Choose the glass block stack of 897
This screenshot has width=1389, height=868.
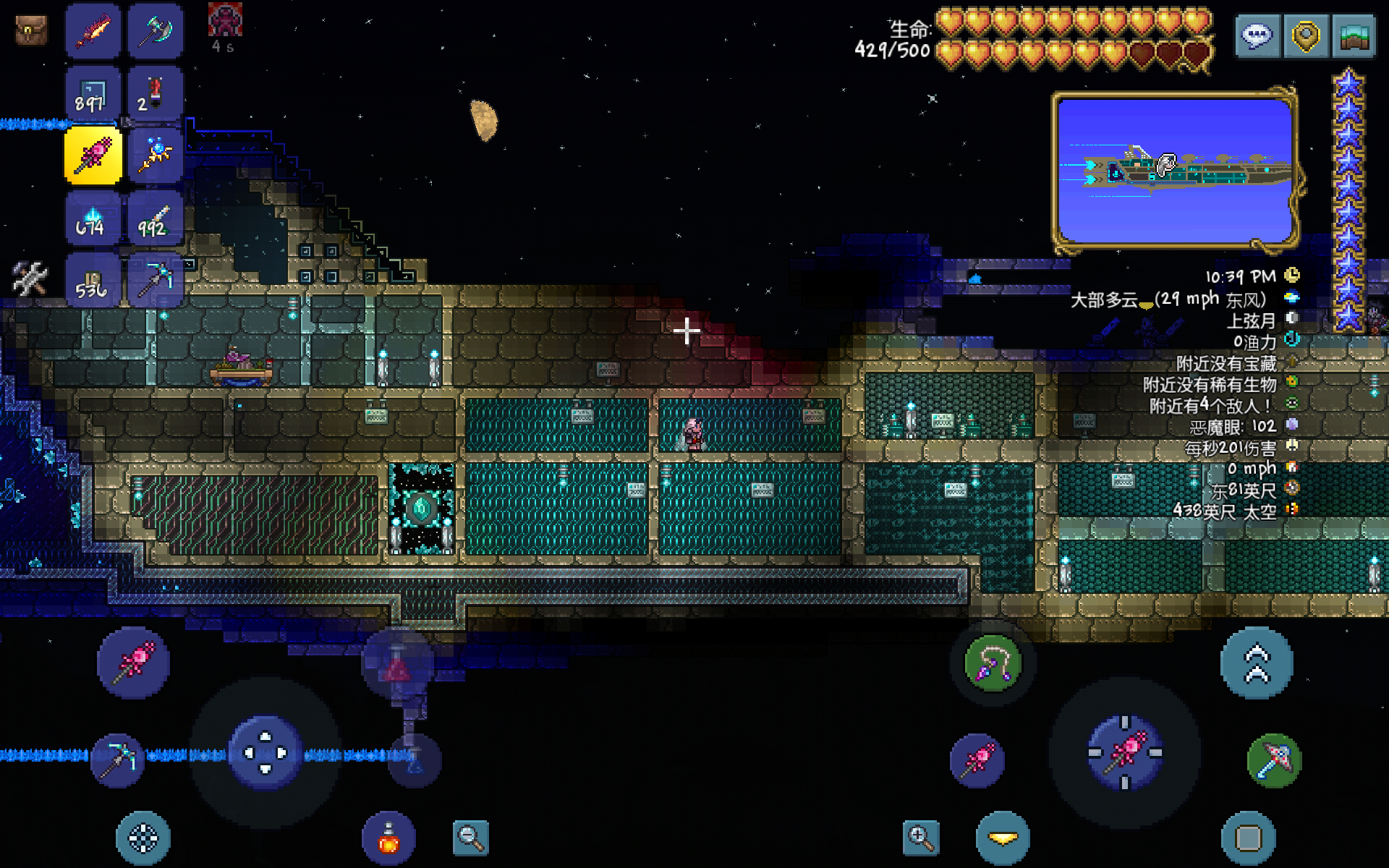(x=93, y=94)
